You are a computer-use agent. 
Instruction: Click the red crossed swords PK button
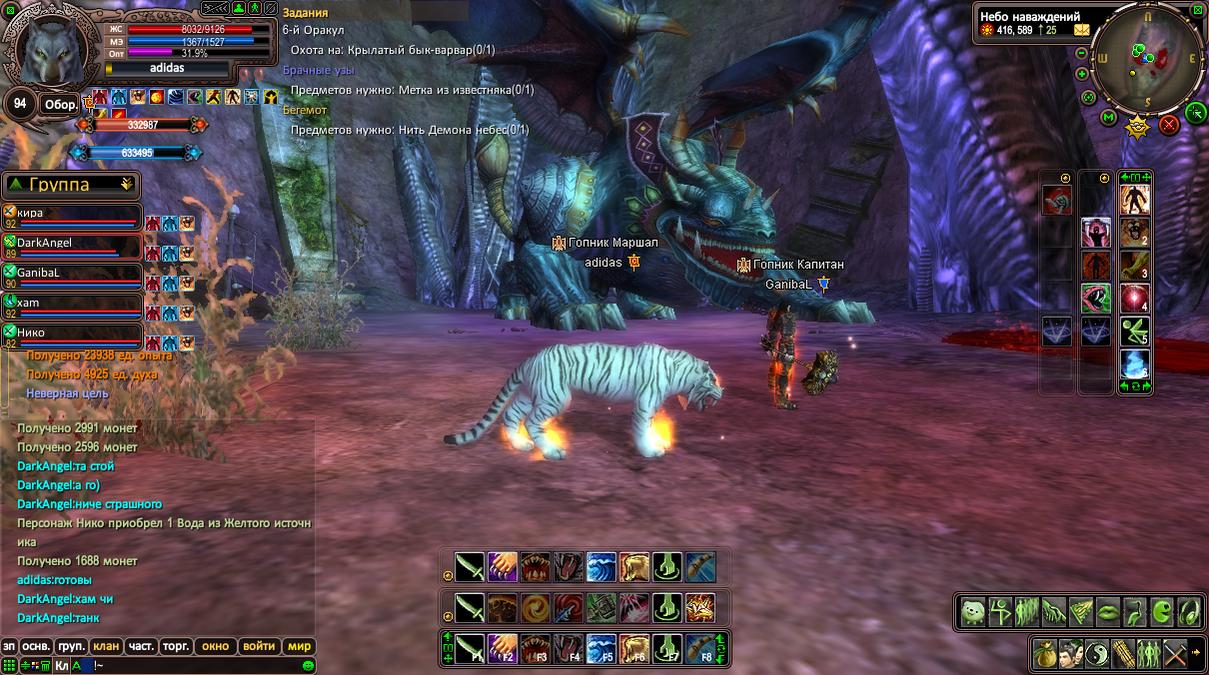pyautogui.click(x=1168, y=125)
